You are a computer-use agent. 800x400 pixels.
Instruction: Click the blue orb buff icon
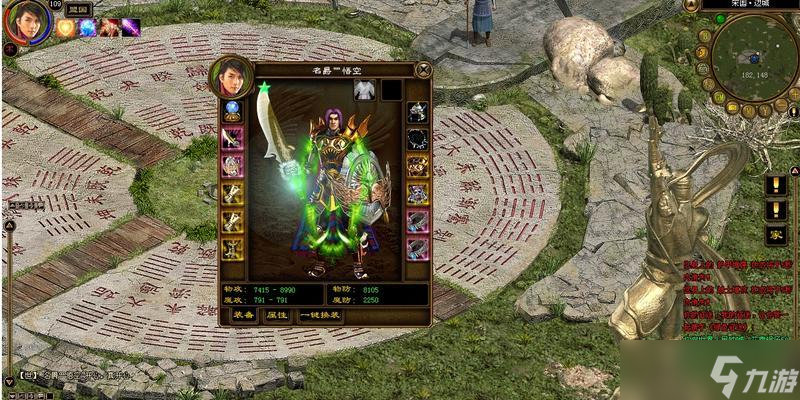(x=88, y=27)
